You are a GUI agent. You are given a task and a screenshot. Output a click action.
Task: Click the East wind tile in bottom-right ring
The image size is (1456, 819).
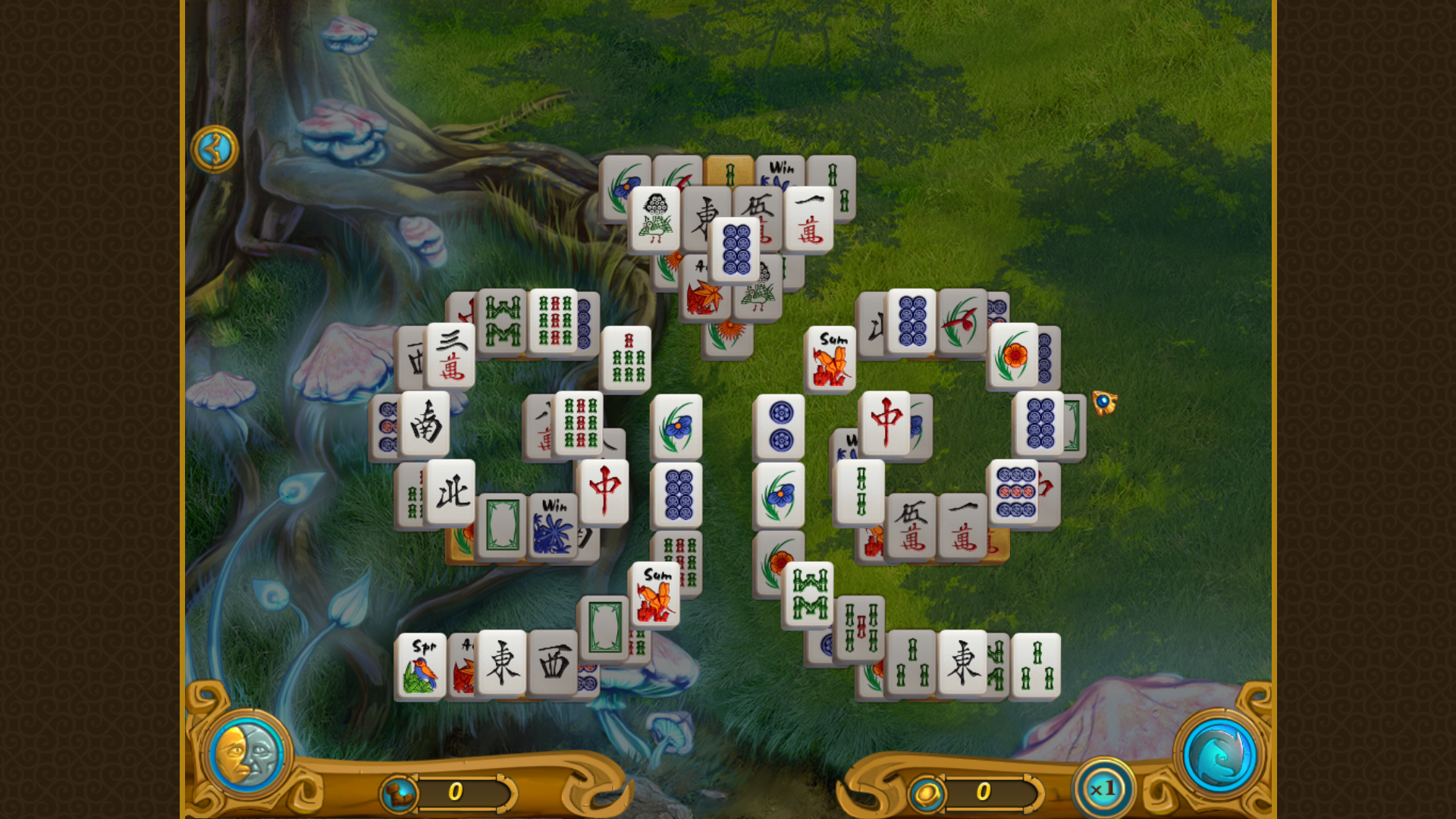963,664
